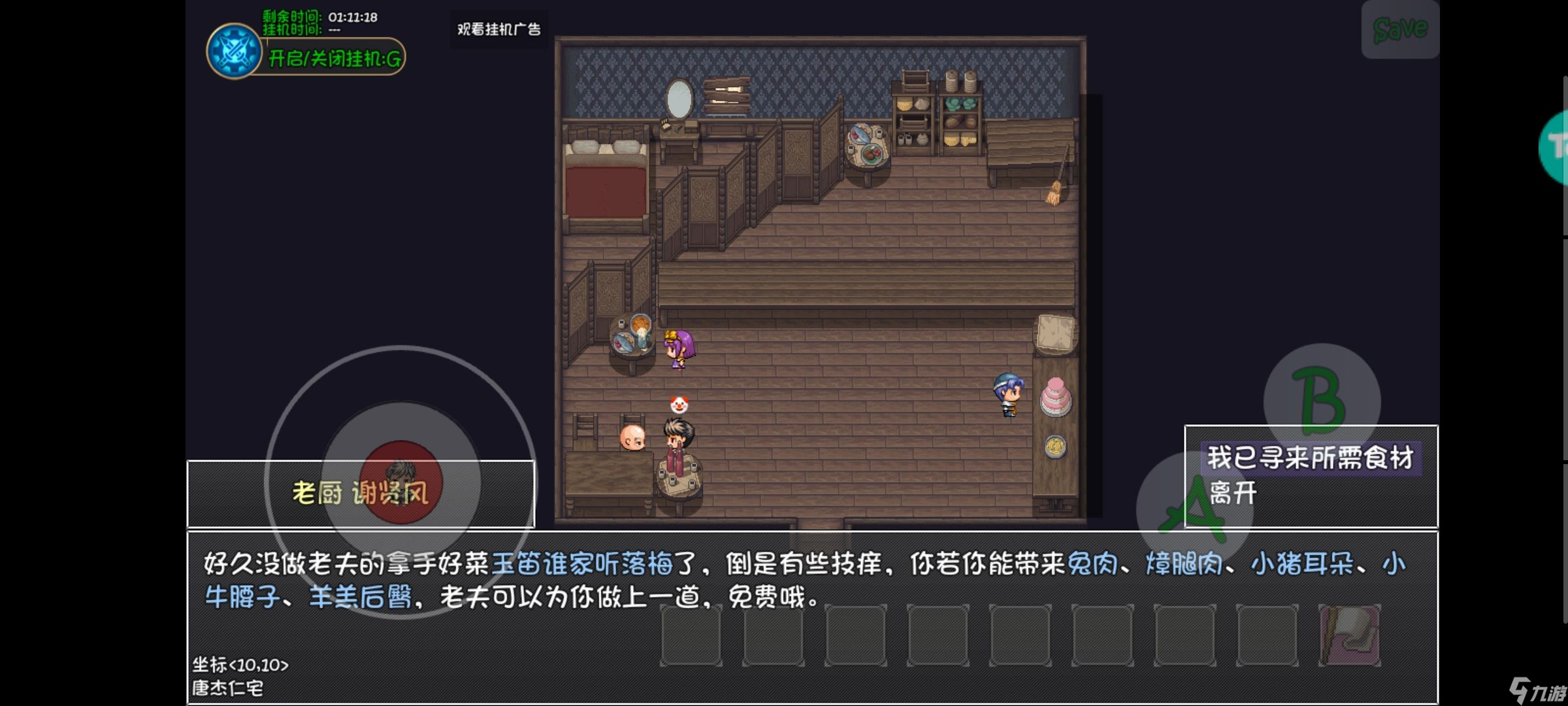Toggle auto-battle via 开启/关闭挂机:G
The width and height of the screenshot is (1568, 706).
click(333, 58)
